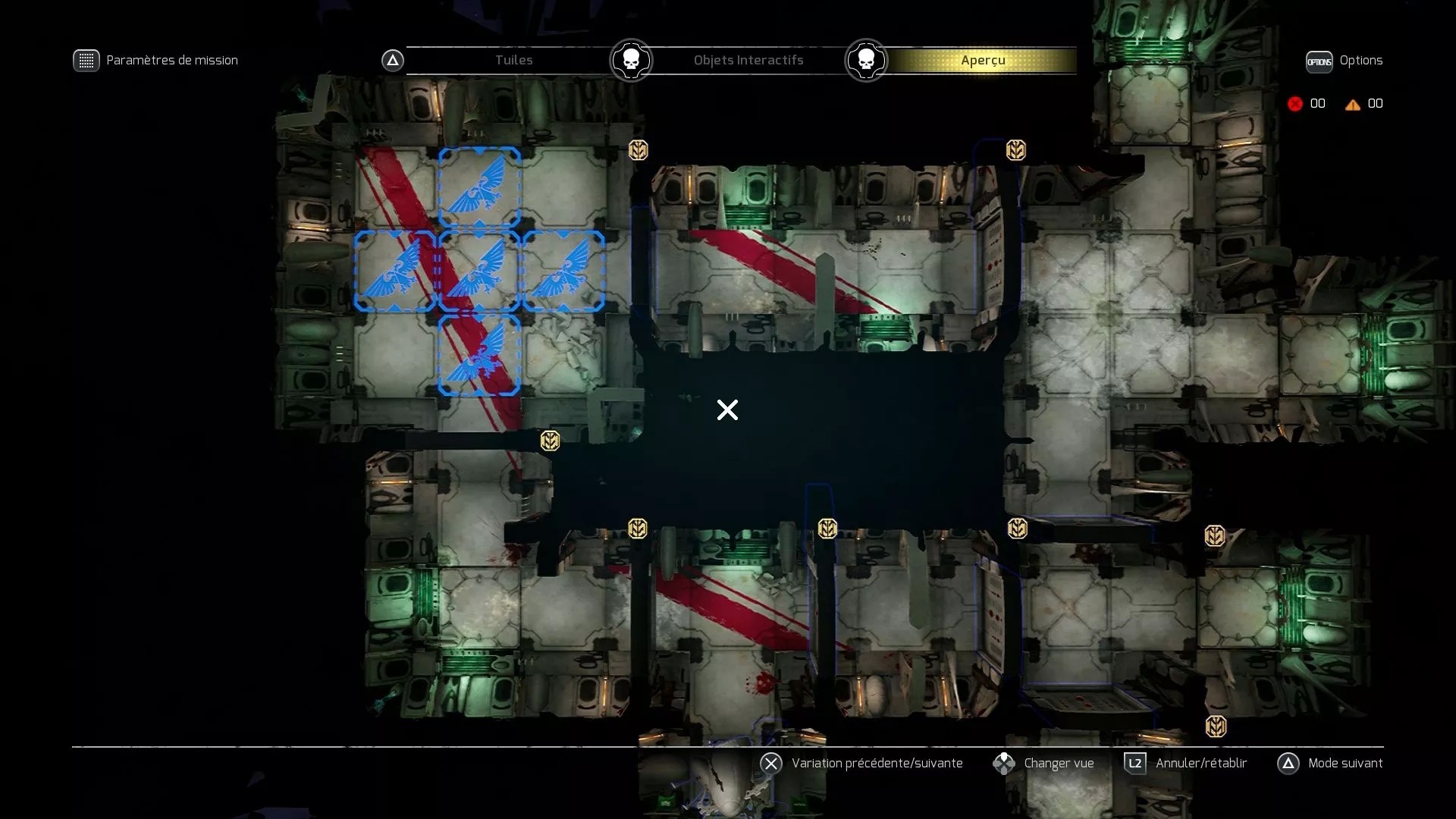The image size is (1456, 819).
Task: Click the L2 Annuler/rétablir icon
Action: coord(1134,764)
